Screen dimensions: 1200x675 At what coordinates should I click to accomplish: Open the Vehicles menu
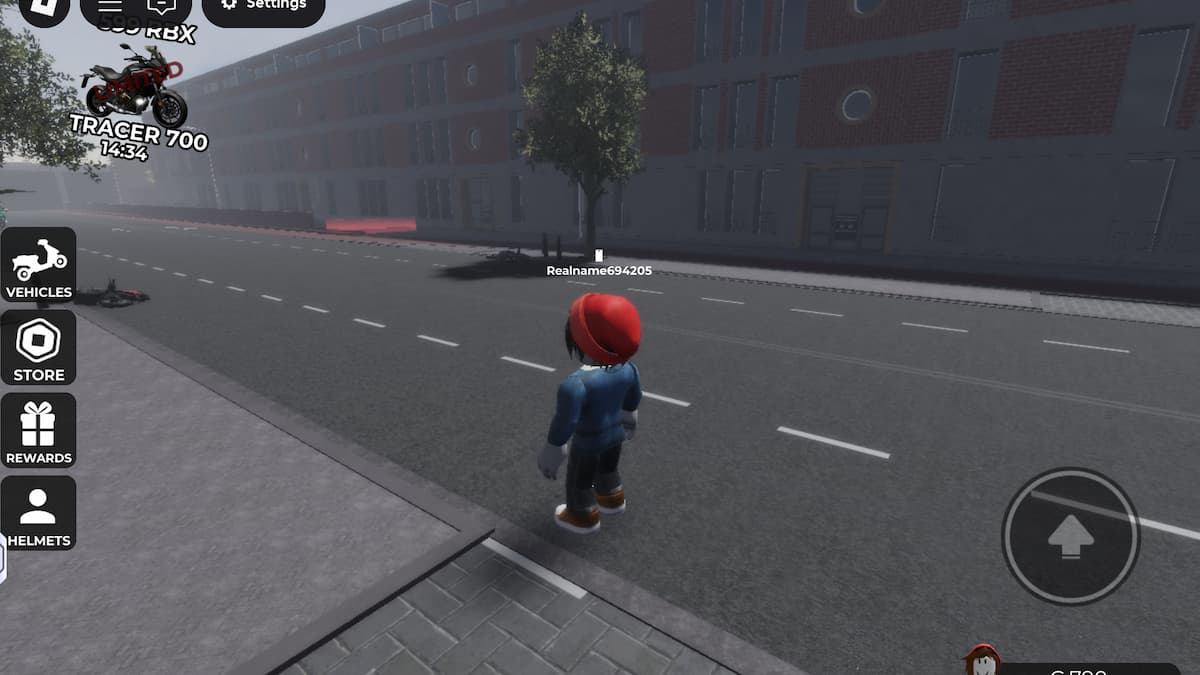click(x=39, y=265)
